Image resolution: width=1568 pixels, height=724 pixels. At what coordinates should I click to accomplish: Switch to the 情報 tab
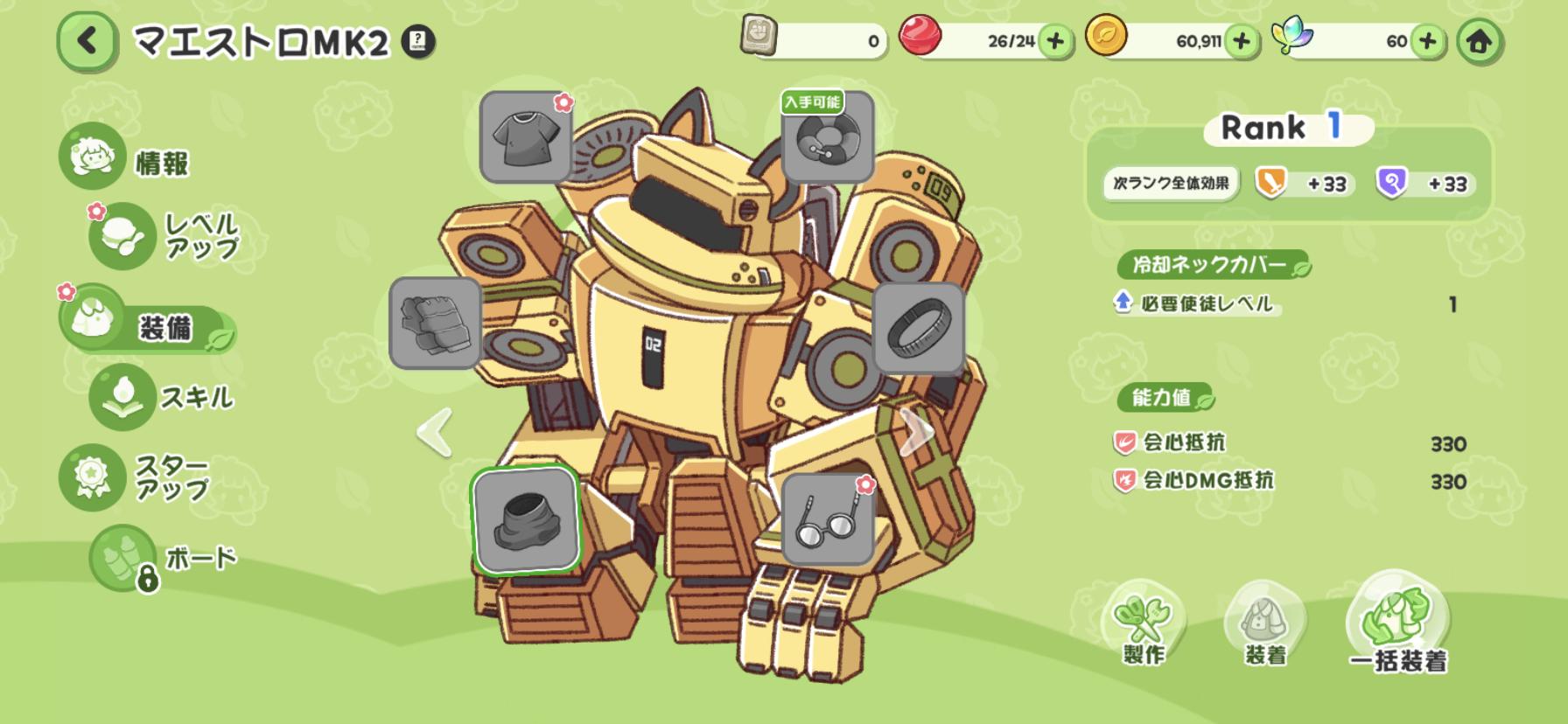point(127,159)
